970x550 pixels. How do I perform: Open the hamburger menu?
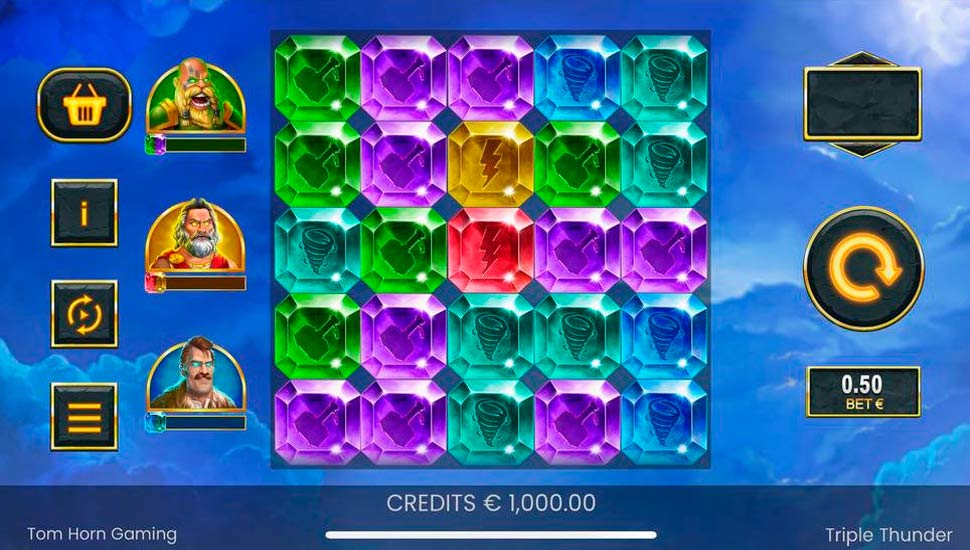click(x=85, y=416)
